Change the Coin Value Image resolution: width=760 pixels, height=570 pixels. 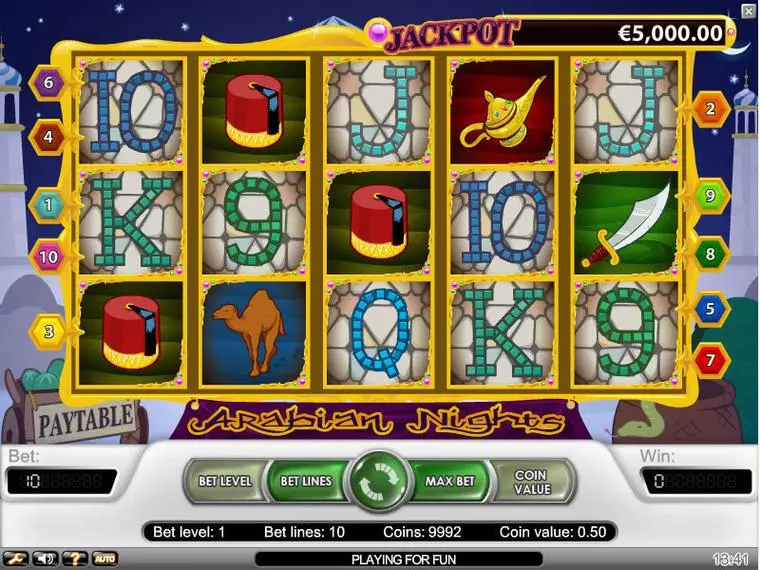(532, 482)
